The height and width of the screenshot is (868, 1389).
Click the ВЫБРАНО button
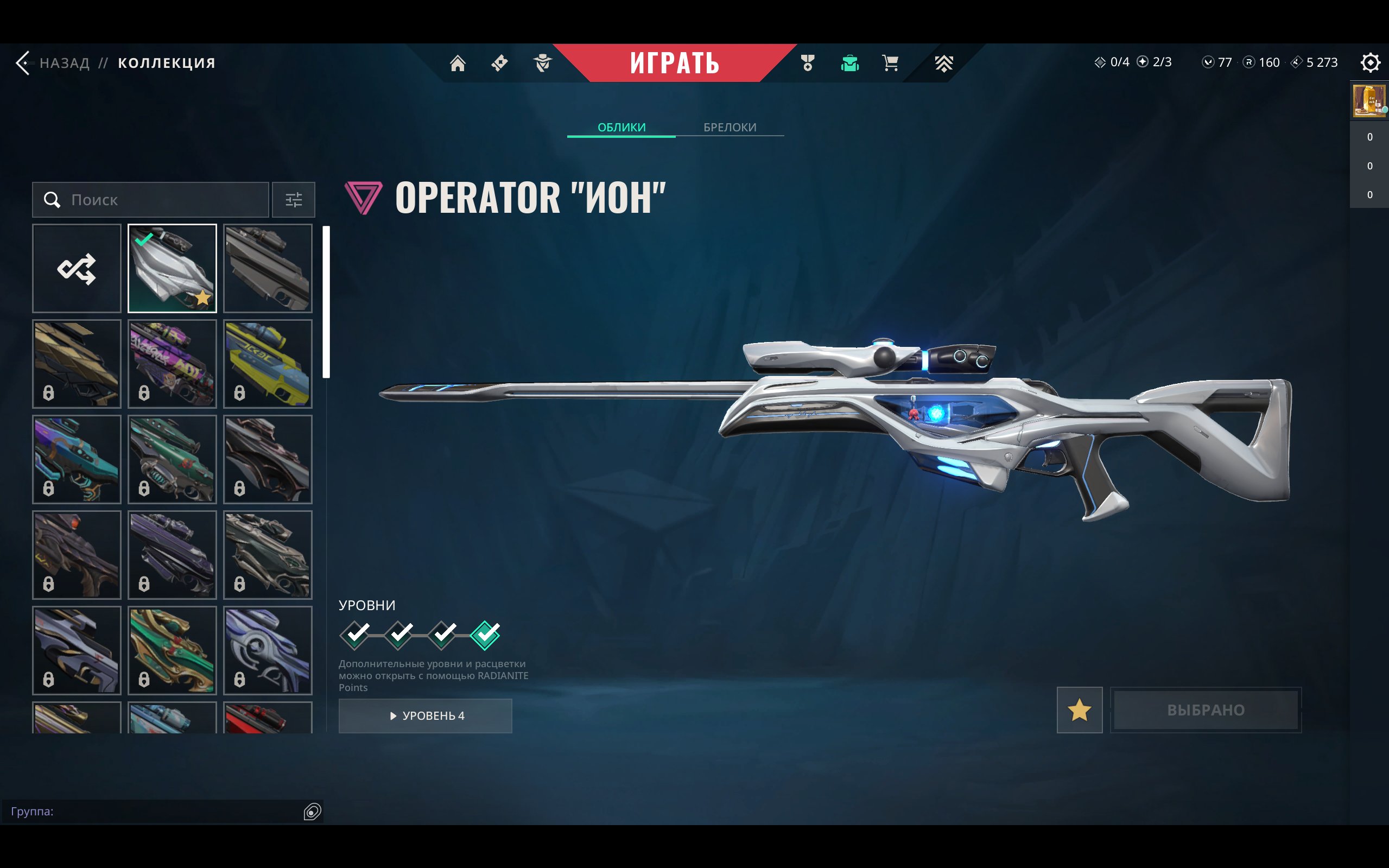[1206, 709]
